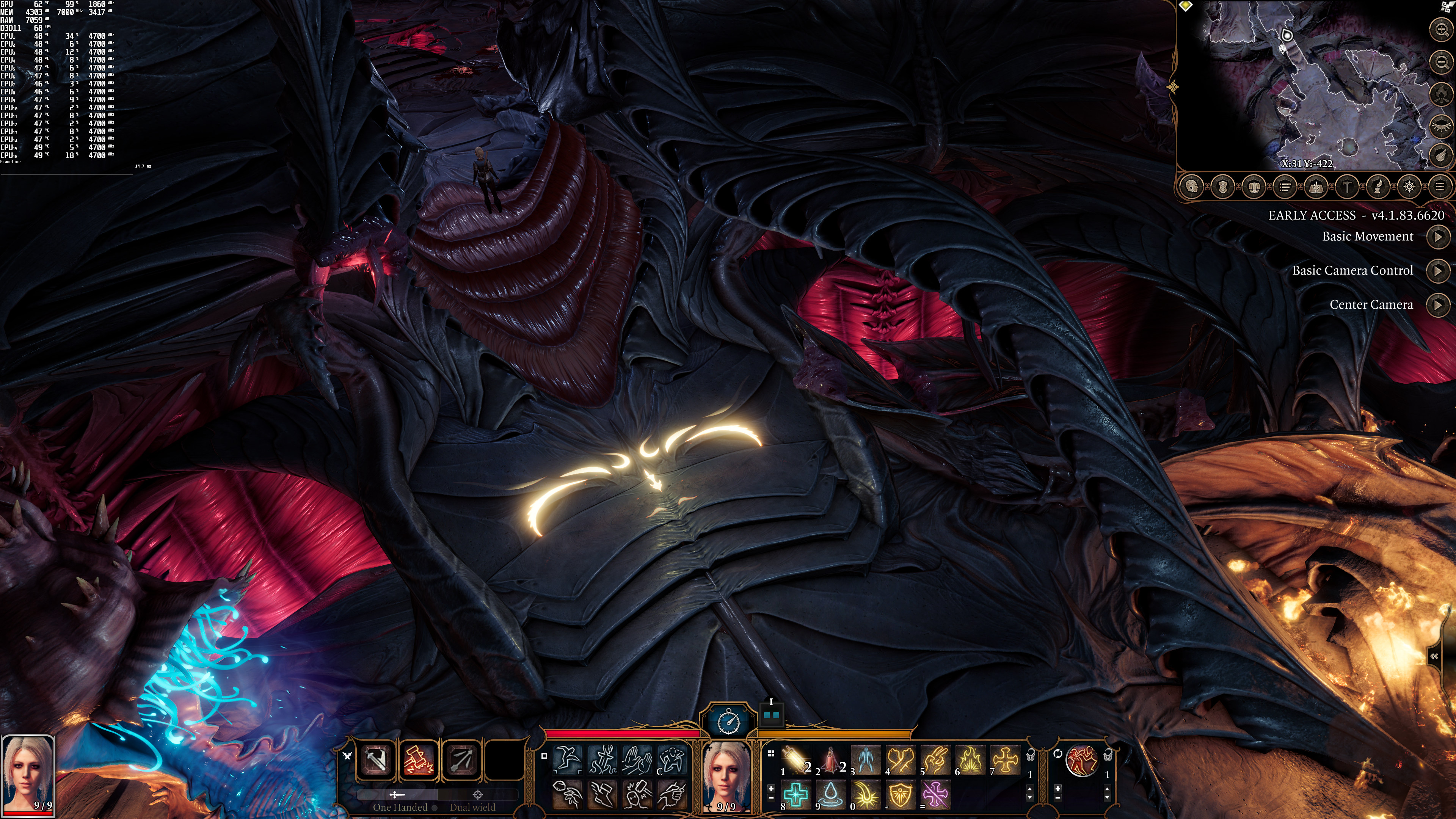Open the character sheet helmet icon
This screenshot has width=1456, height=819.
point(1192,187)
